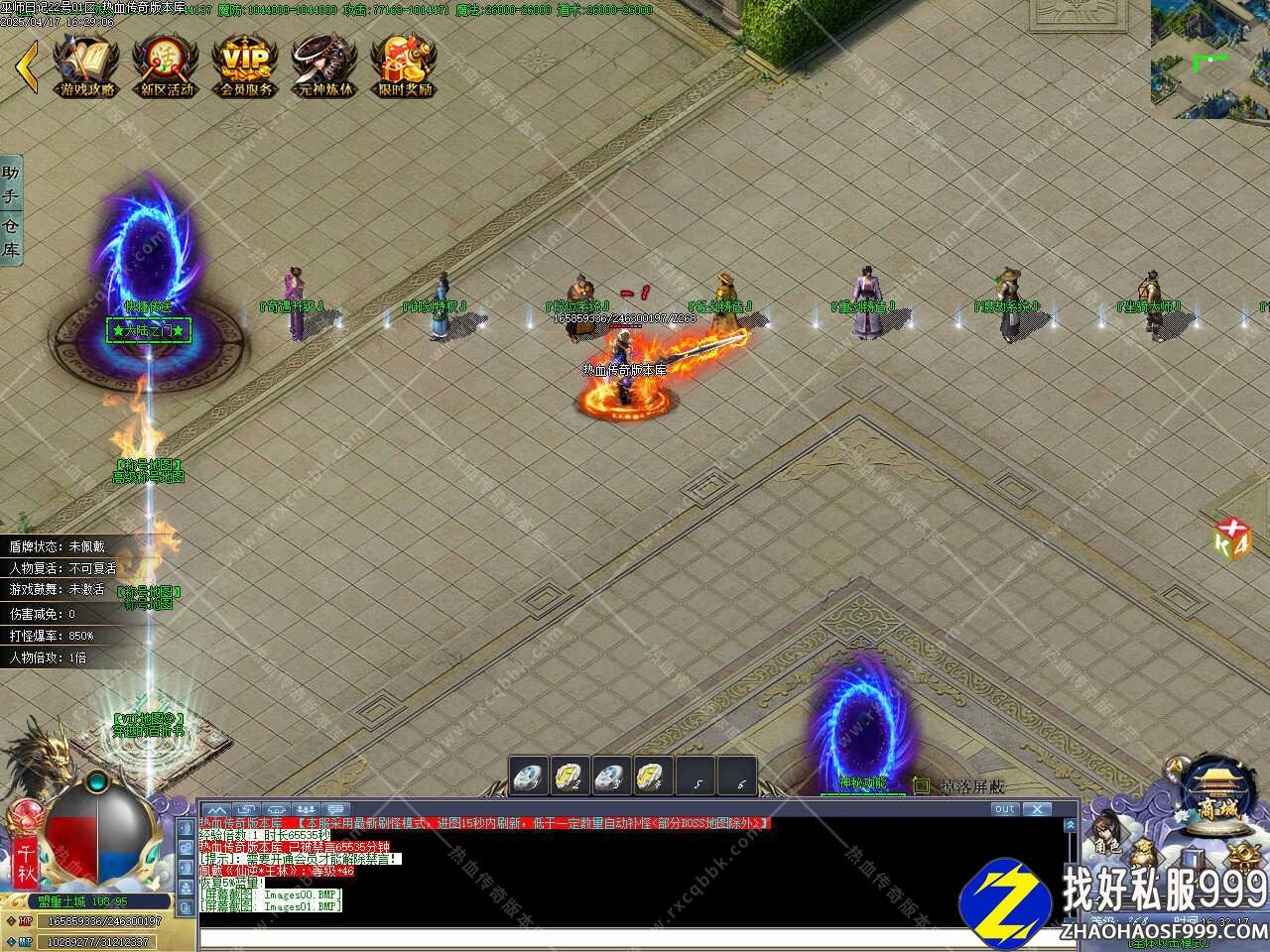Image resolution: width=1270 pixels, height=952 pixels.
Task: Focus the chat text input field
Action: tap(635, 938)
